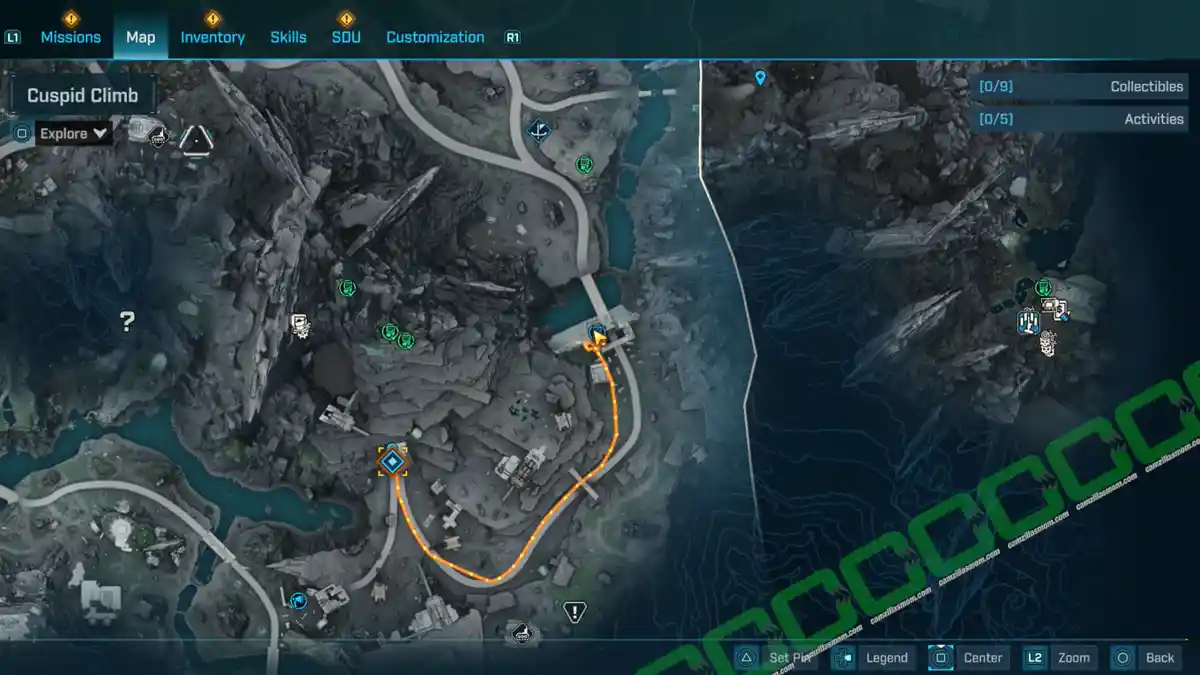Open the Explore filter dropdown
1200x675 pixels.
(x=74, y=133)
